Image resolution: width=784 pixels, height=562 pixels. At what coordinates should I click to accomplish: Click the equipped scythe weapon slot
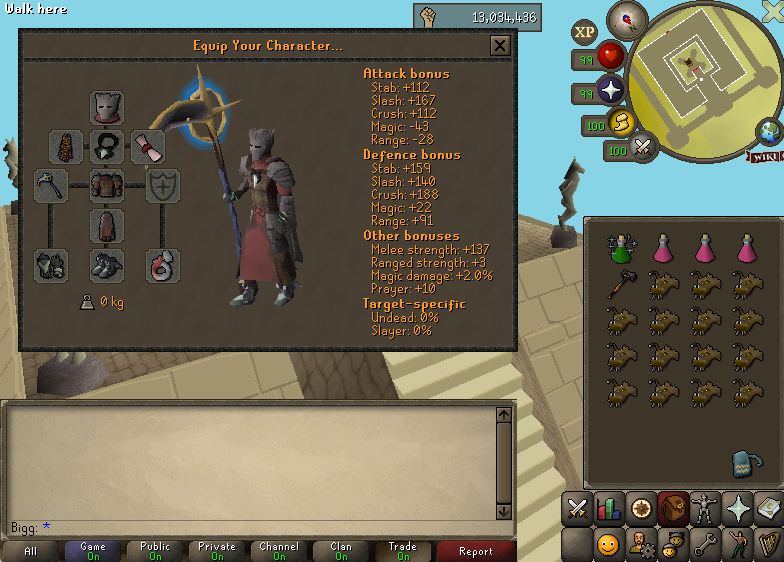coord(51,185)
